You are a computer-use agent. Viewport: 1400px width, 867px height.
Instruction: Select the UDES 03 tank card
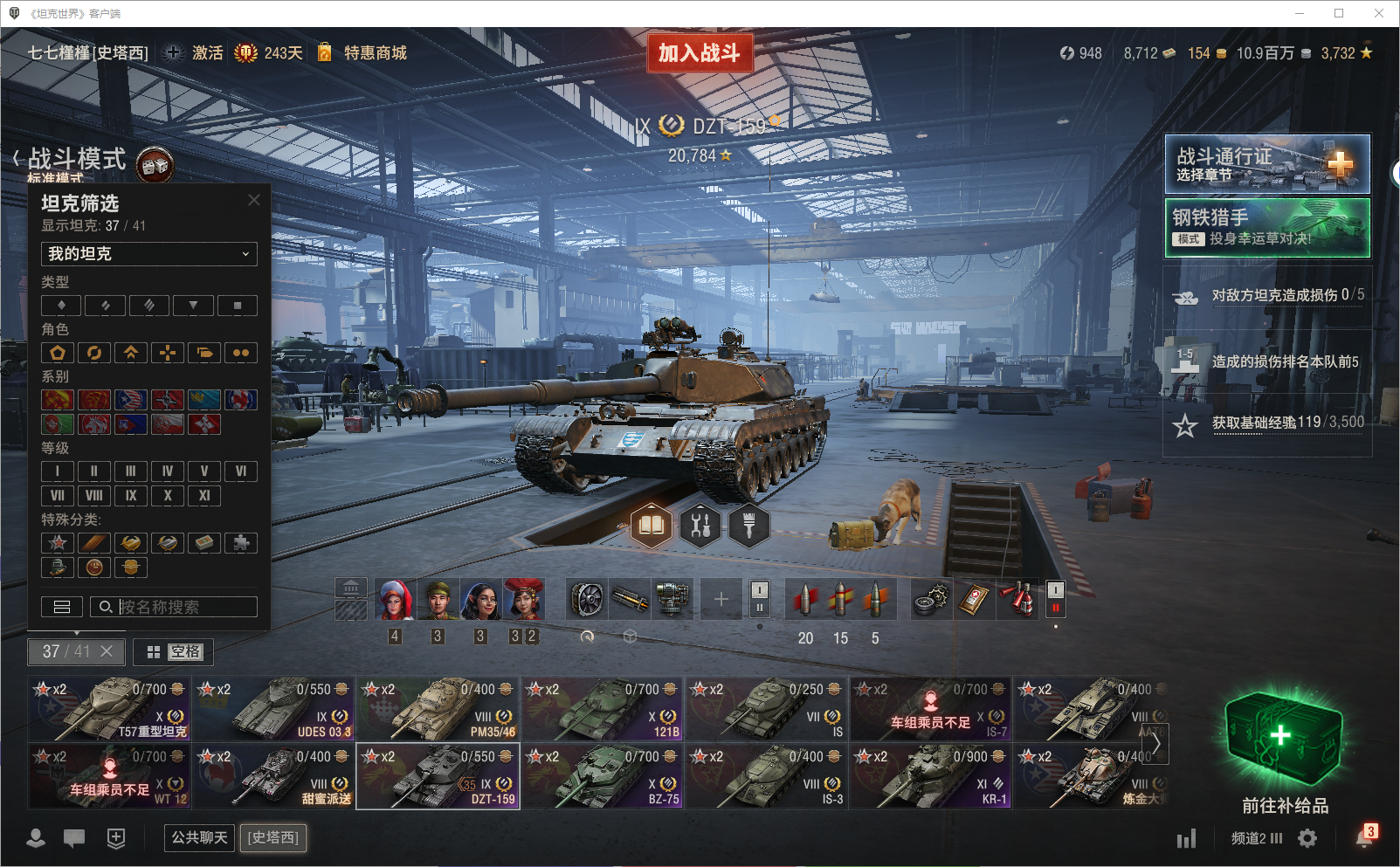[273, 708]
